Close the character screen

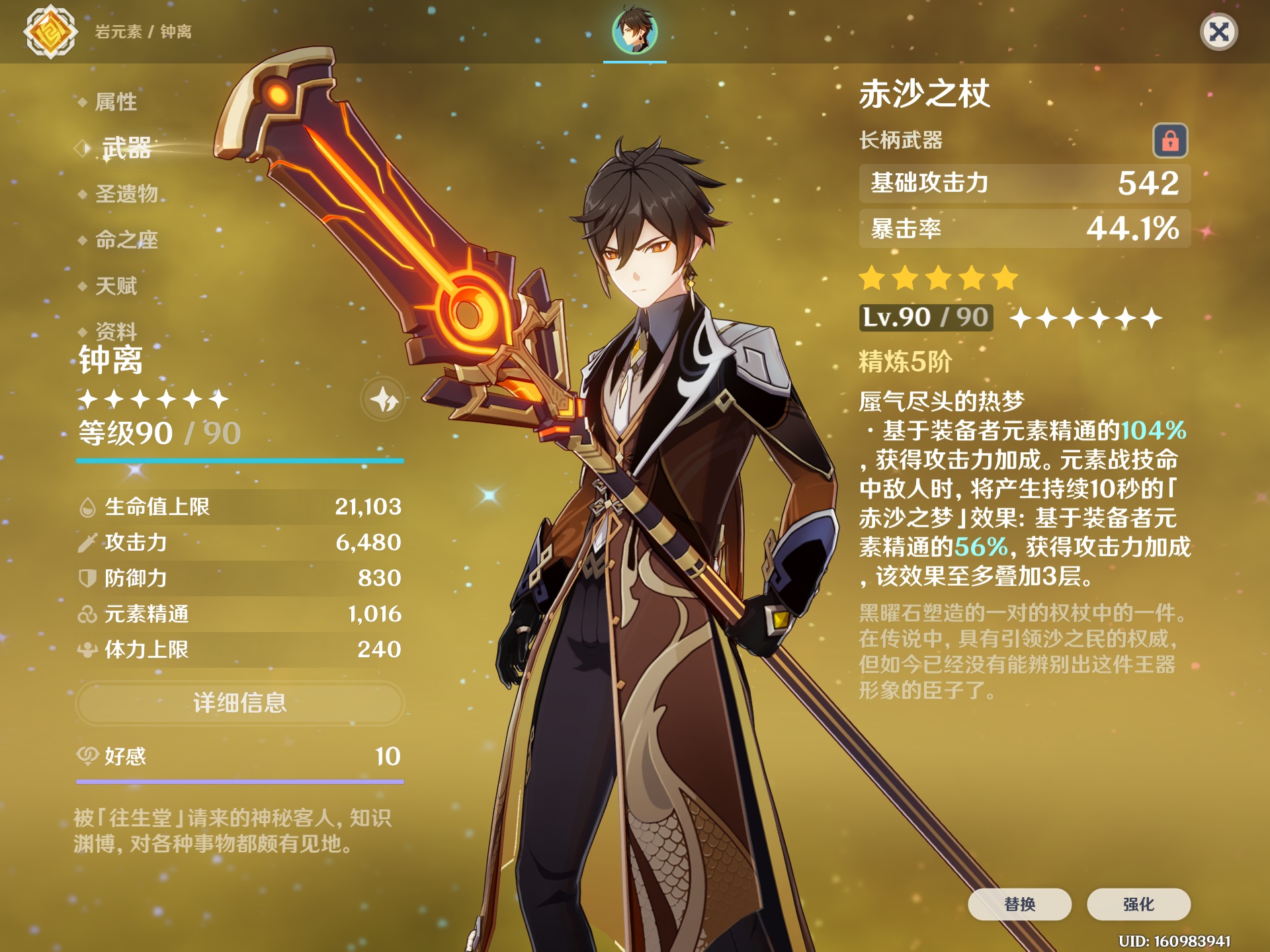1218,32
